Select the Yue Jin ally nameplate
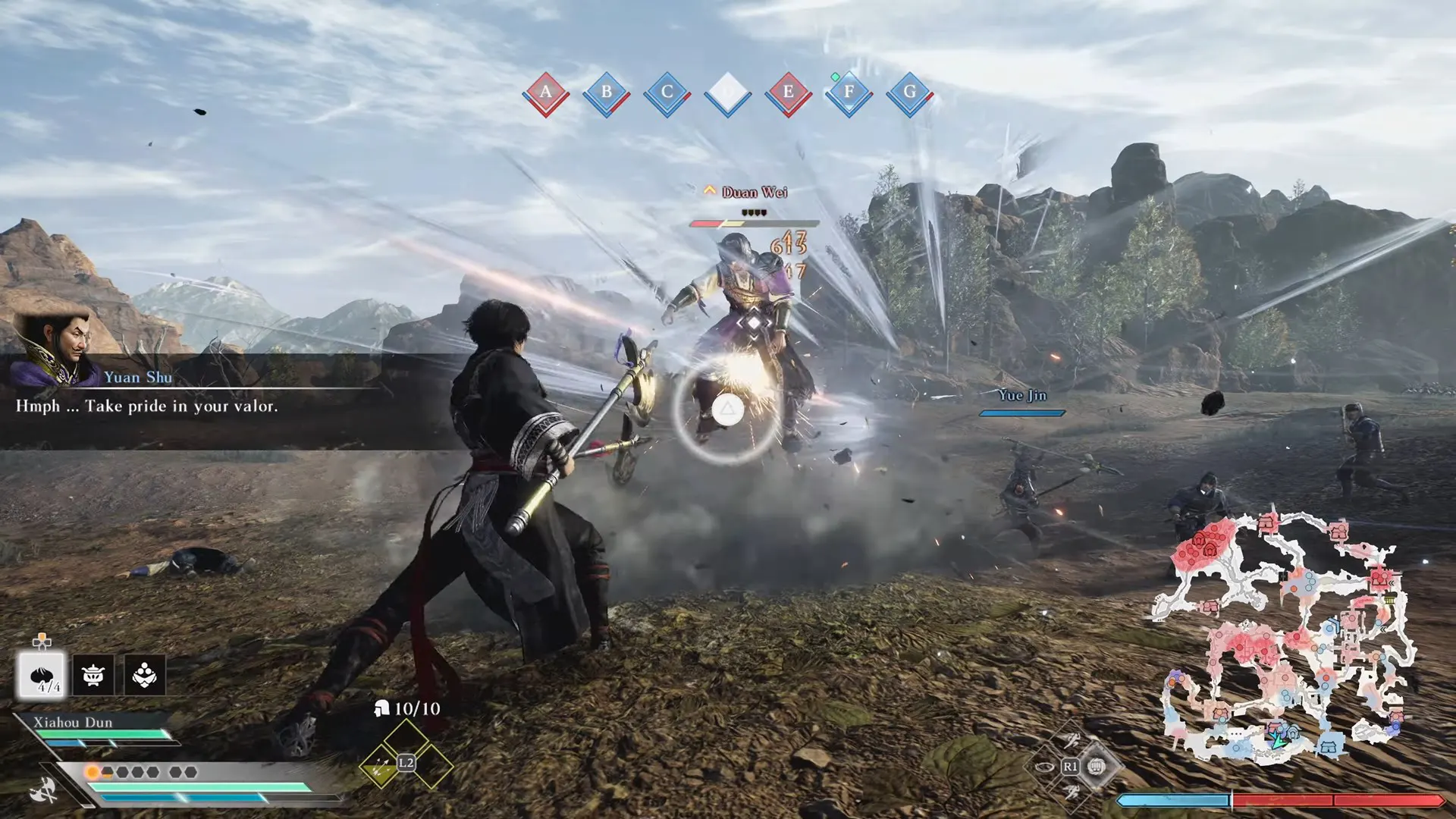This screenshot has width=1456, height=819. click(x=1021, y=396)
